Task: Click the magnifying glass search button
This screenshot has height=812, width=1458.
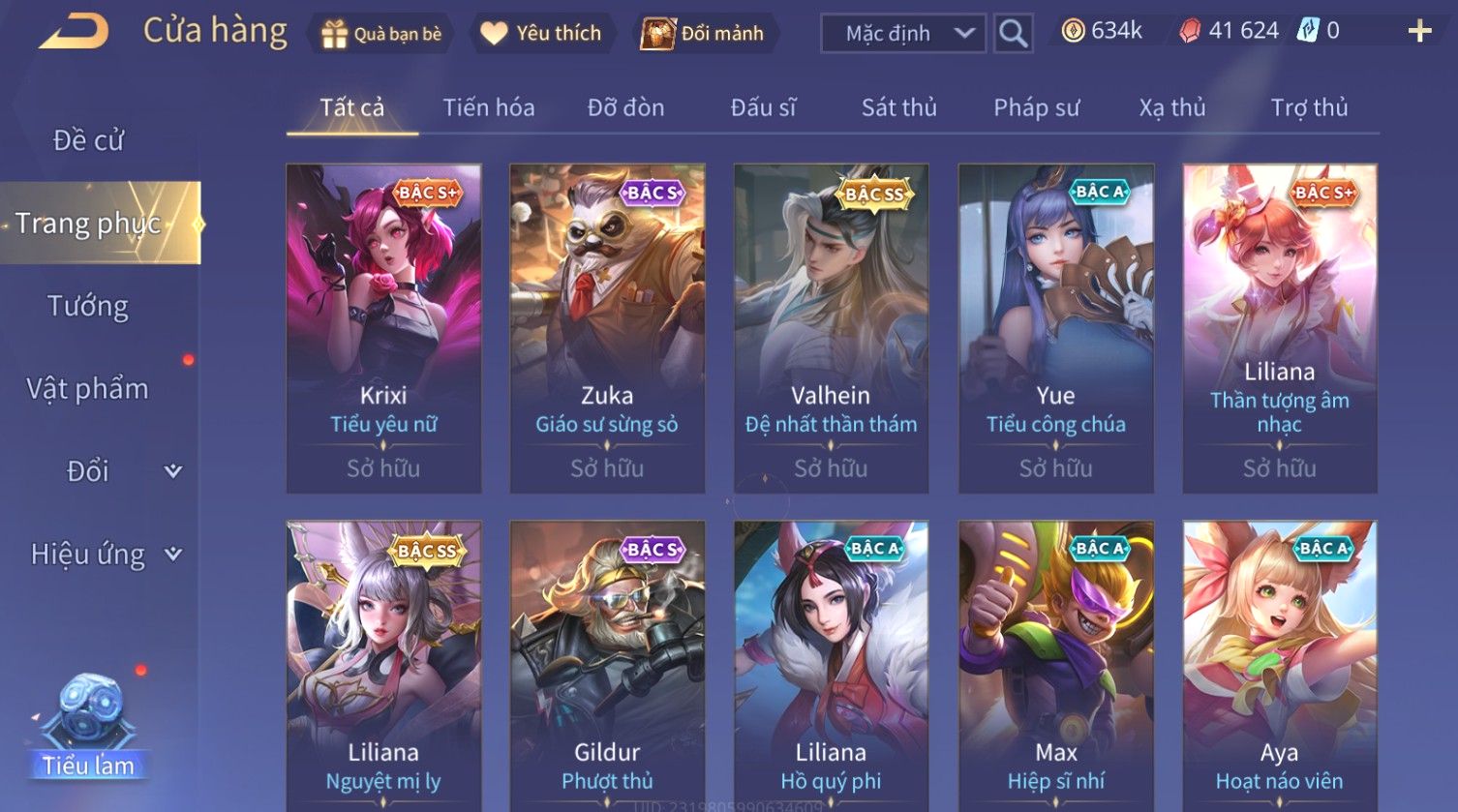Action: coord(1013,34)
